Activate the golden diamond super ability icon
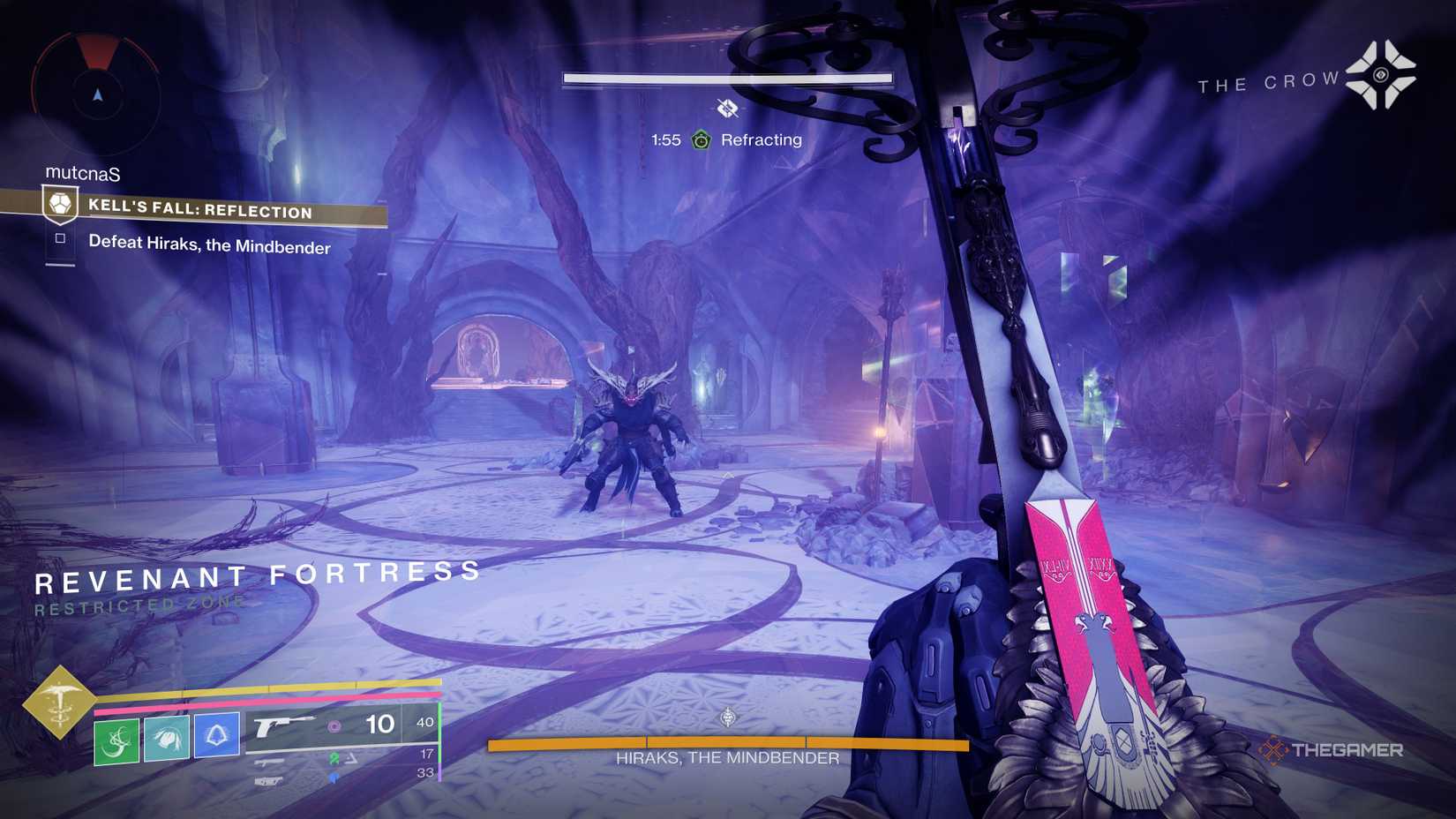The image size is (1456, 819). [x=59, y=703]
